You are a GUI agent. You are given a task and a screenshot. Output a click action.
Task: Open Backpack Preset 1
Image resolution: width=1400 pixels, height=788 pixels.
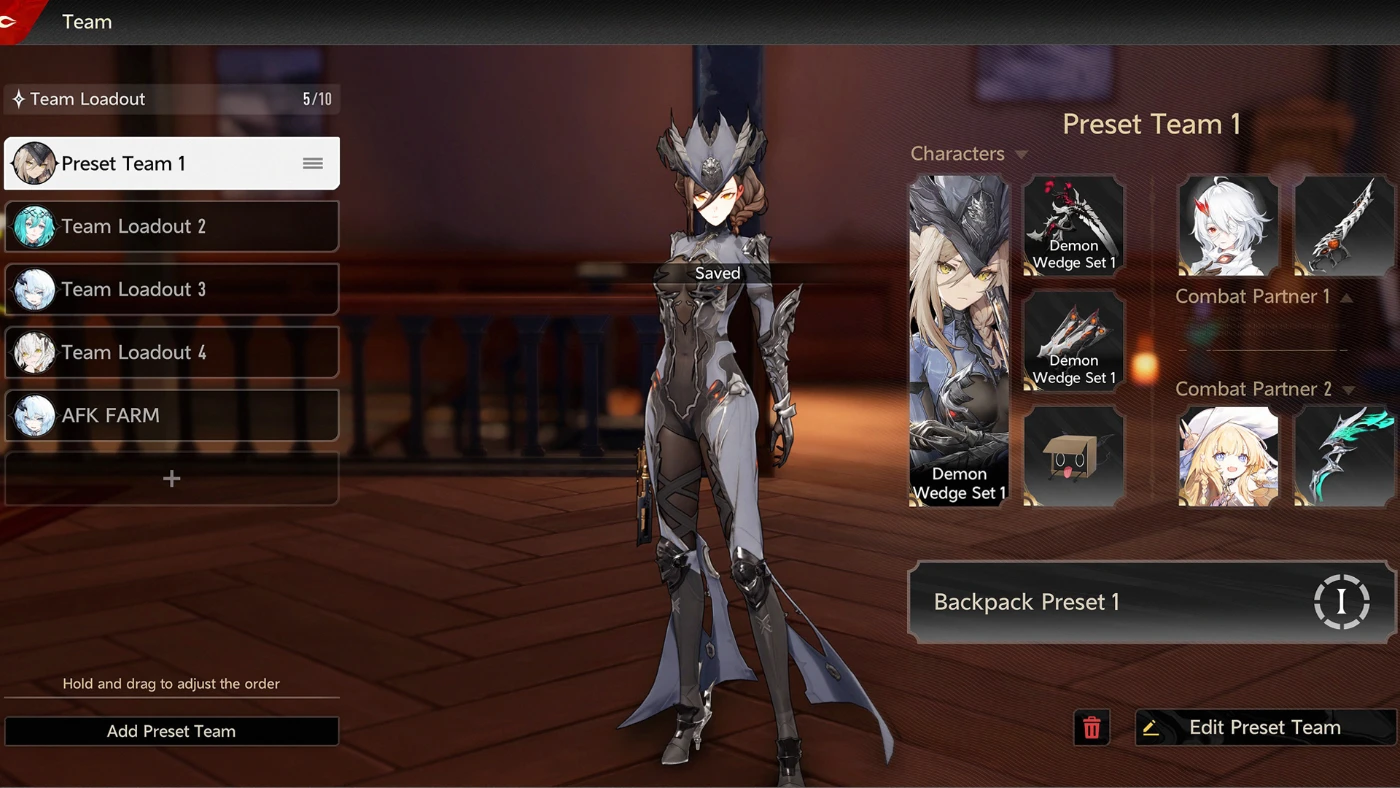point(1150,602)
